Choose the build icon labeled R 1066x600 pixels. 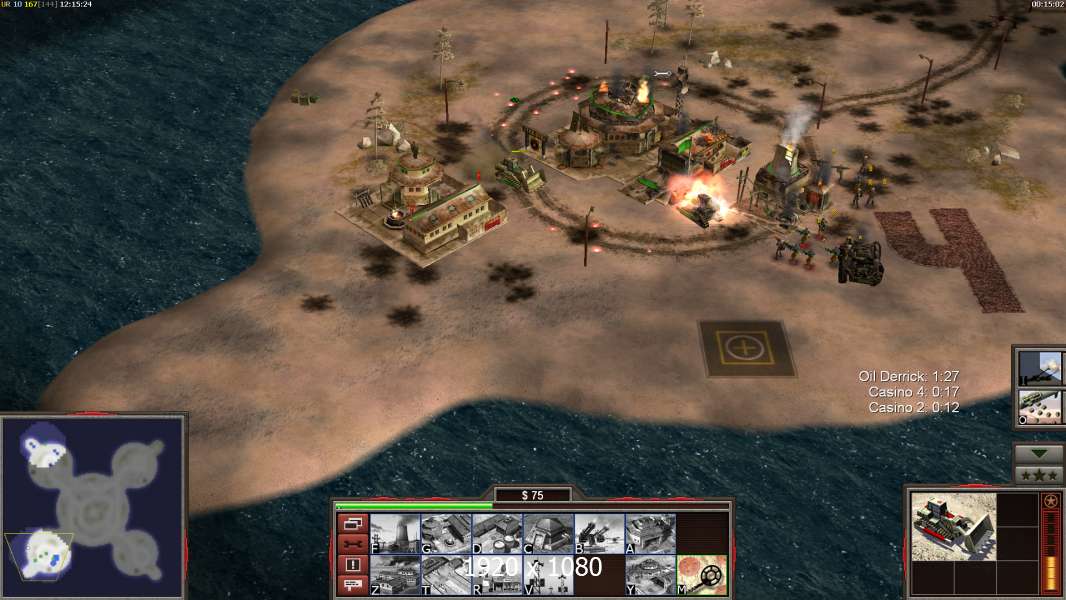click(x=496, y=575)
